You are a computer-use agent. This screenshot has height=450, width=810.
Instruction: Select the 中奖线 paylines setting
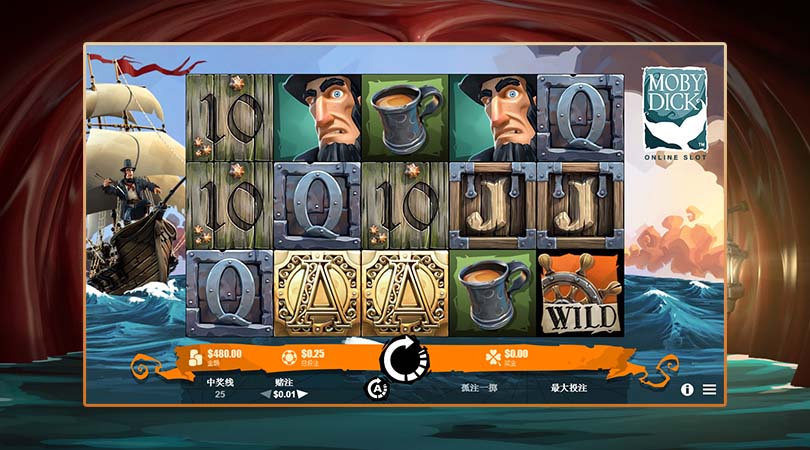pos(220,388)
